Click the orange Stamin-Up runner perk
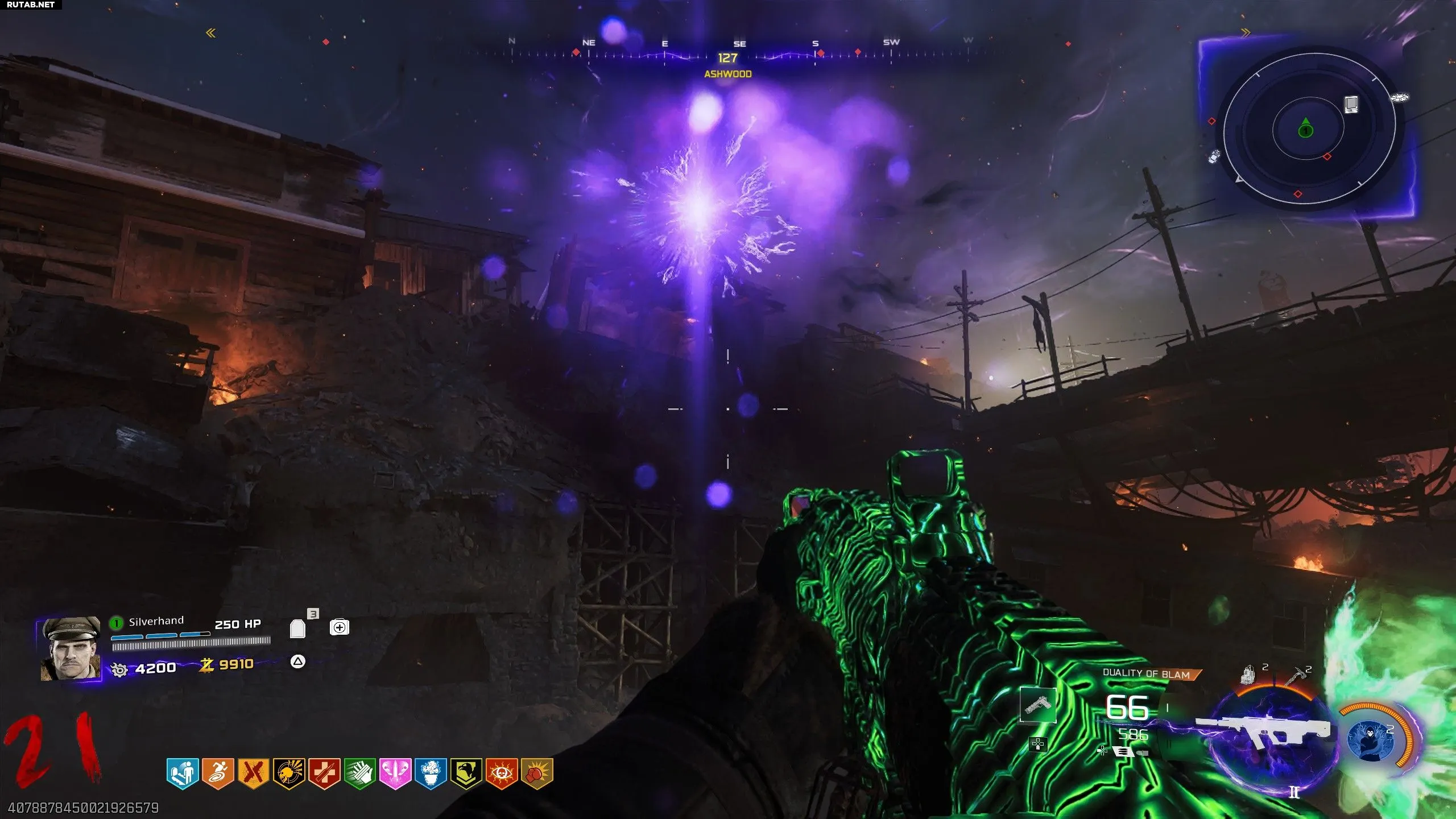1456x819 pixels. [x=218, y=773]
